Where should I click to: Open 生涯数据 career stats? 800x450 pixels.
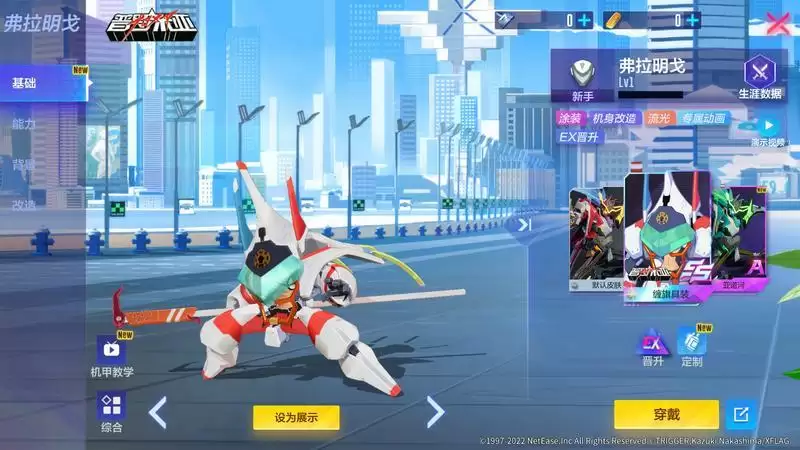760,78
